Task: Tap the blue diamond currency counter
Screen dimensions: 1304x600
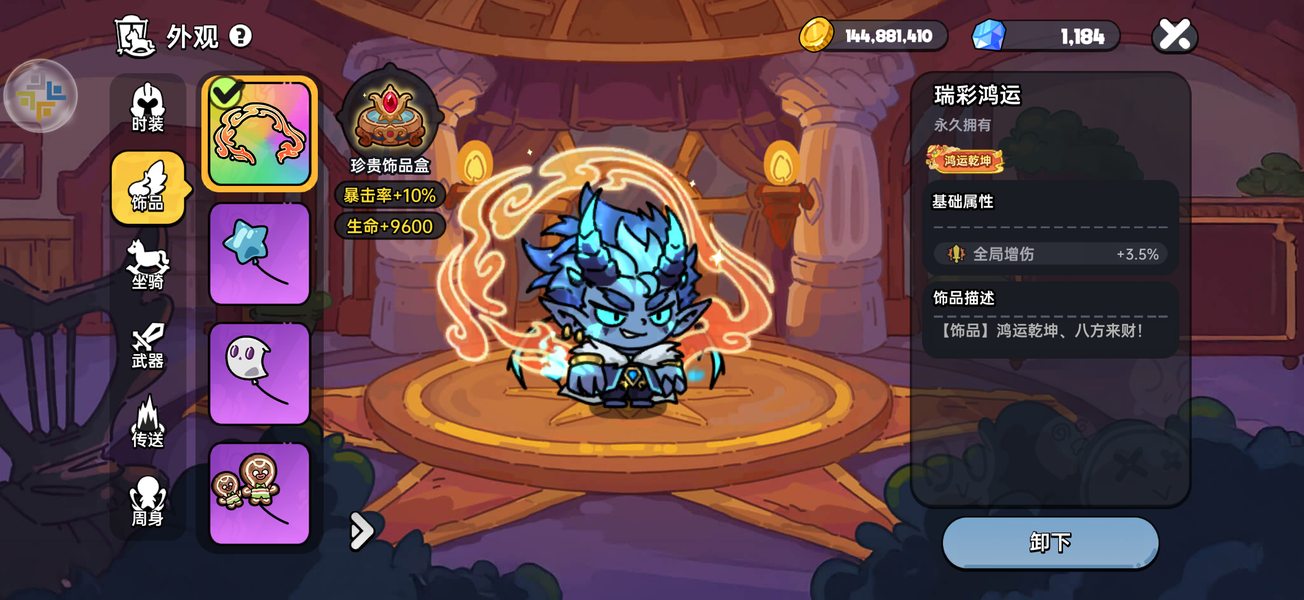Action: (x=1047, y=36)
